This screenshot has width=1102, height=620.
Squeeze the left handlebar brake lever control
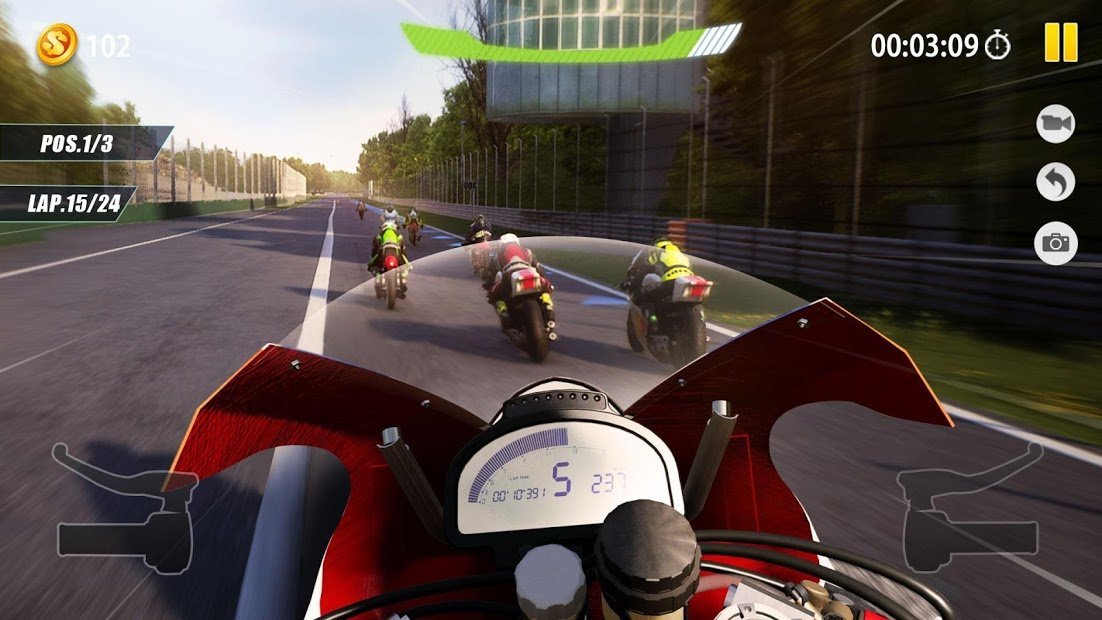point(125,510)
